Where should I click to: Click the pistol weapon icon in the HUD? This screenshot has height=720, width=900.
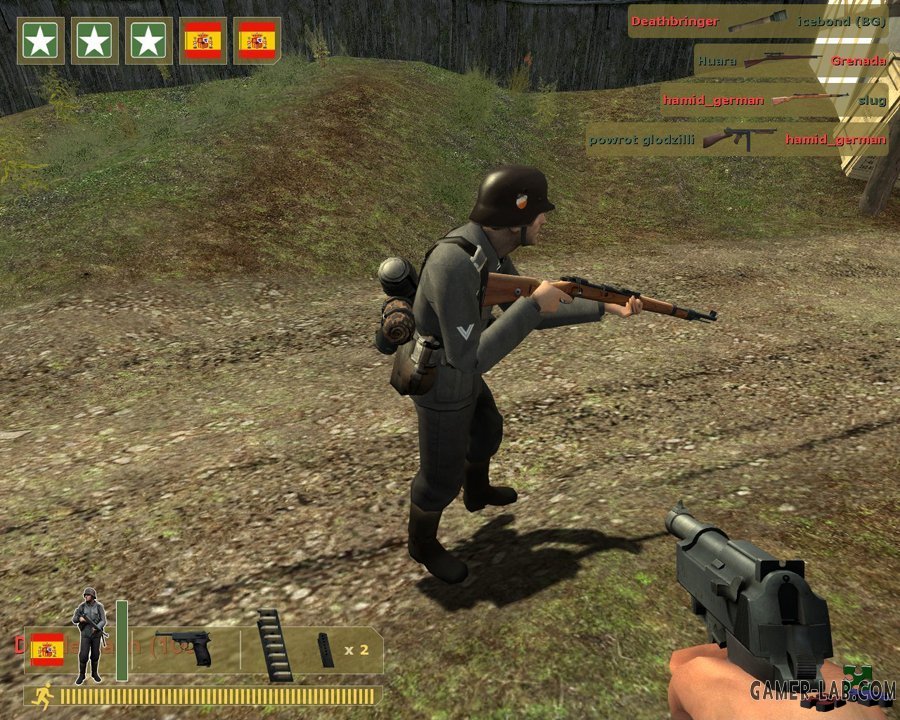(x=184, y=648)
